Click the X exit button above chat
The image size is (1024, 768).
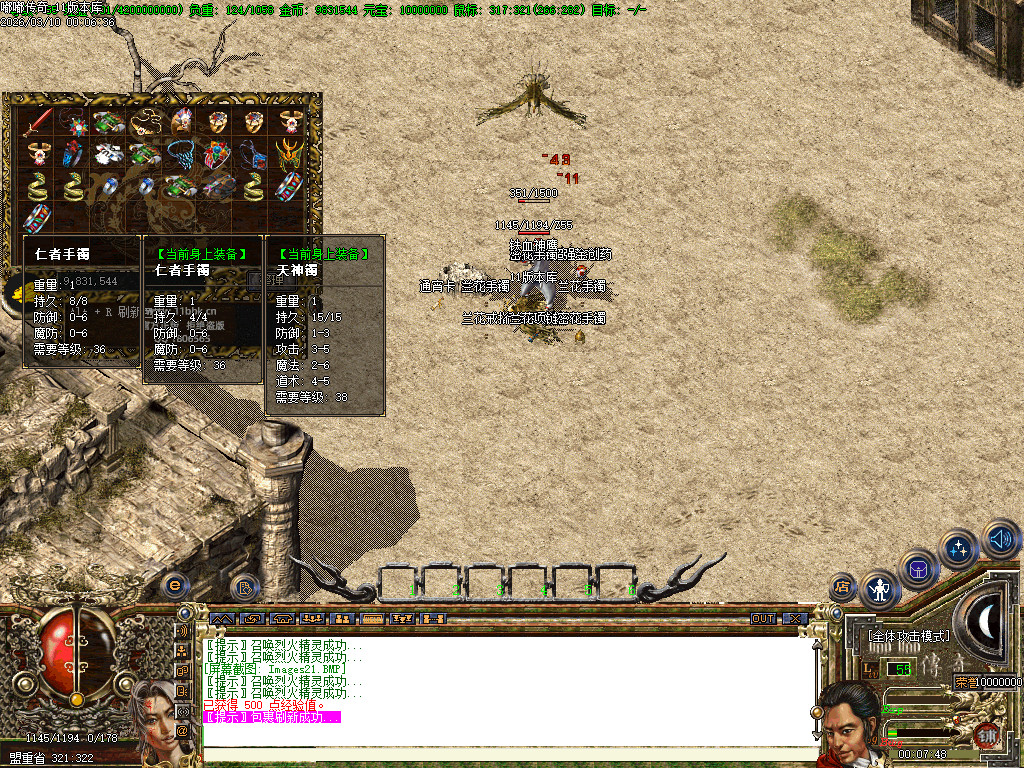(794, 619)
